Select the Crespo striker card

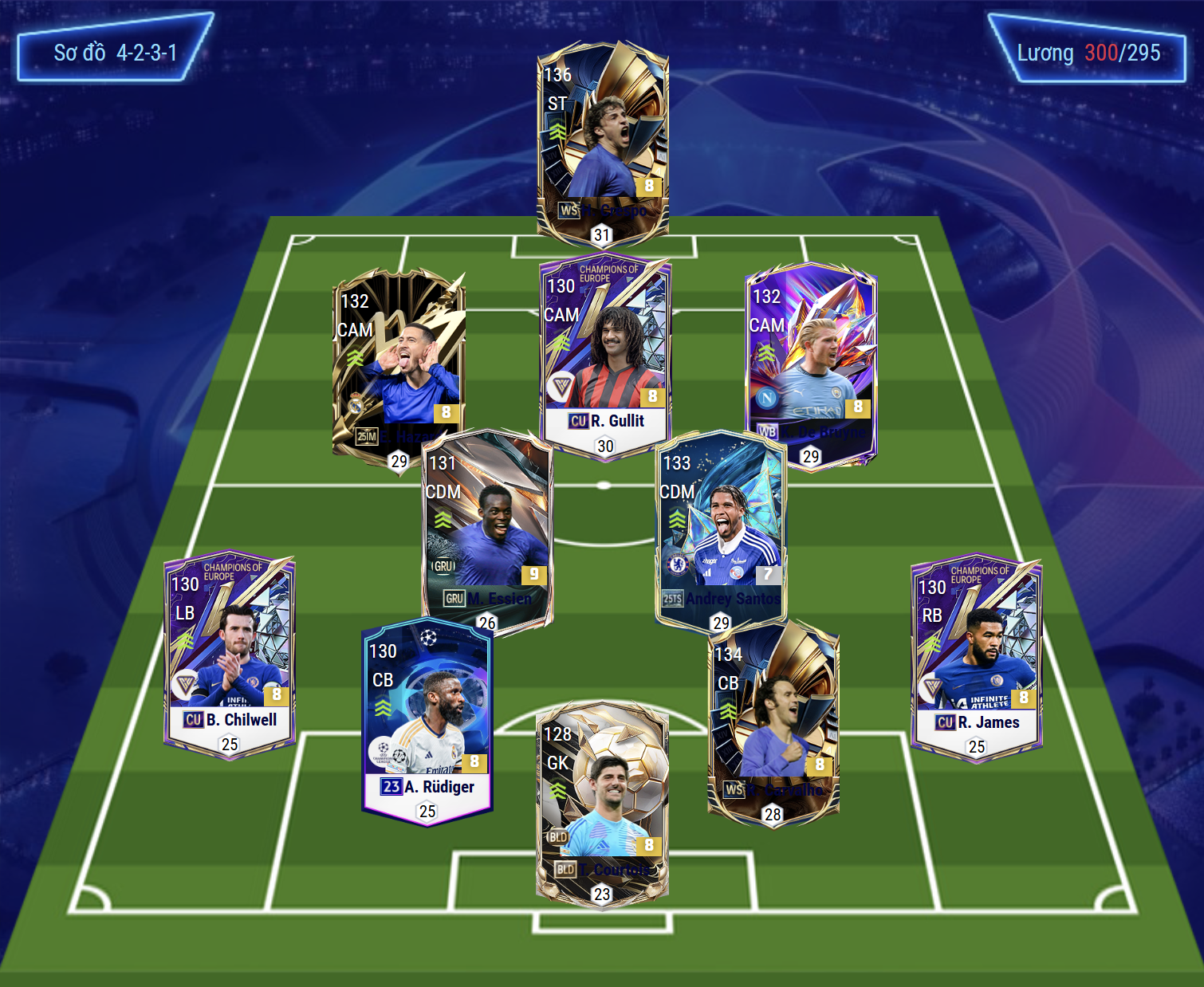pyautogui.click(x=603, y=136)
